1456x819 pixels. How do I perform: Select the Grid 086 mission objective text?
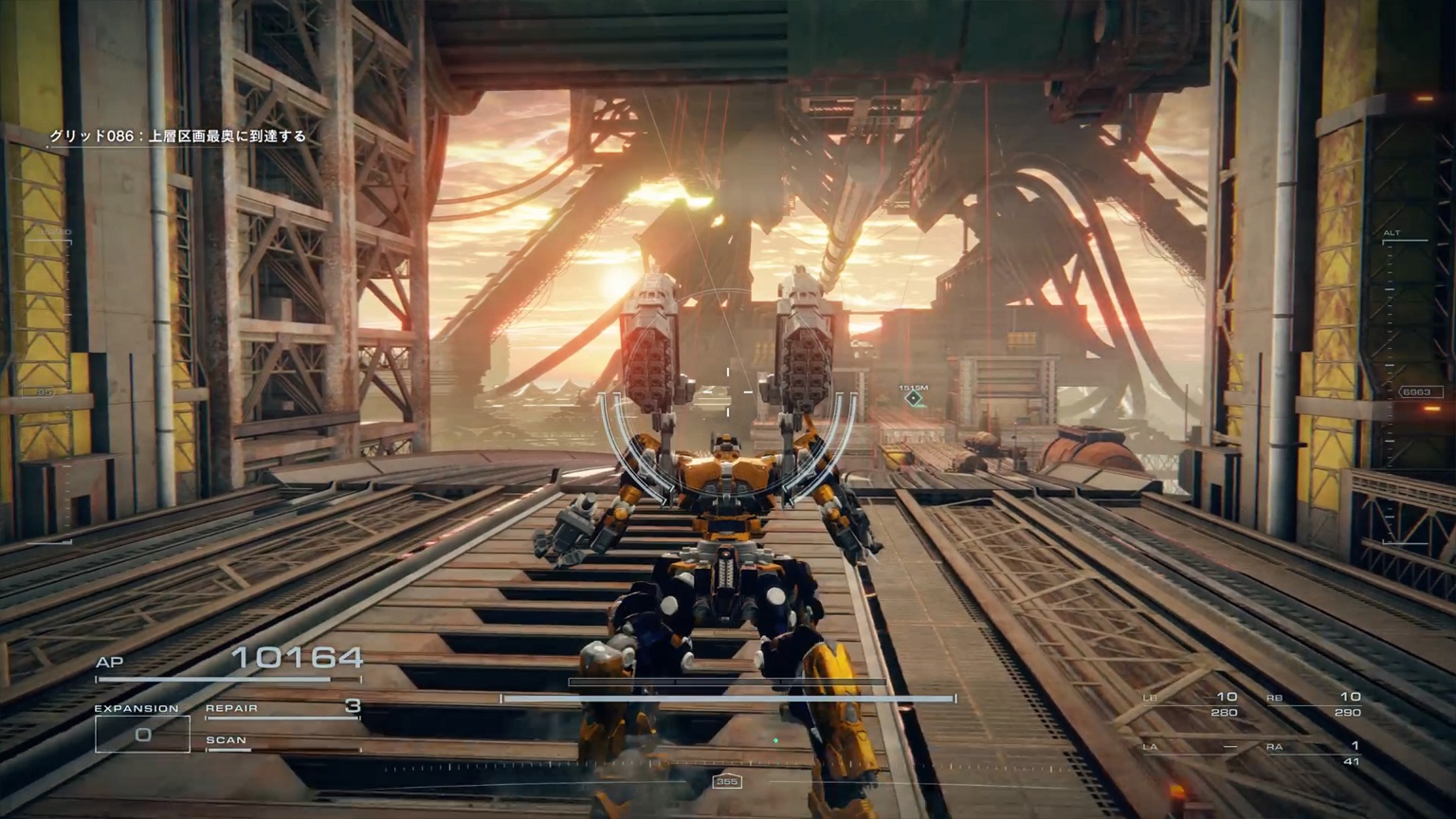point(178,136)
